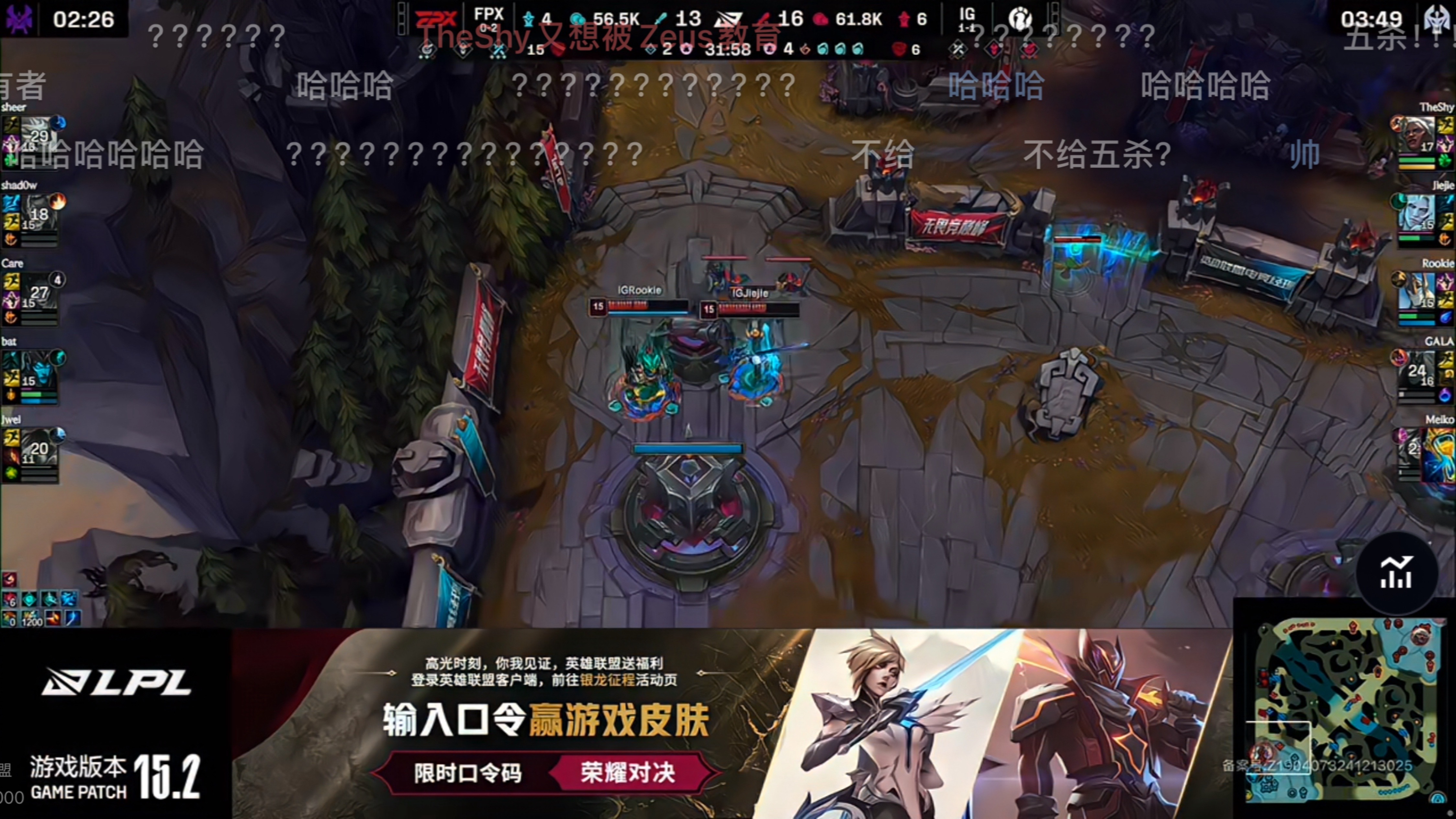The width and height of the screenshot is (1456, 819).
Task: Select the blue team dragon icon showing 4
Action: (x=530, y=19)
